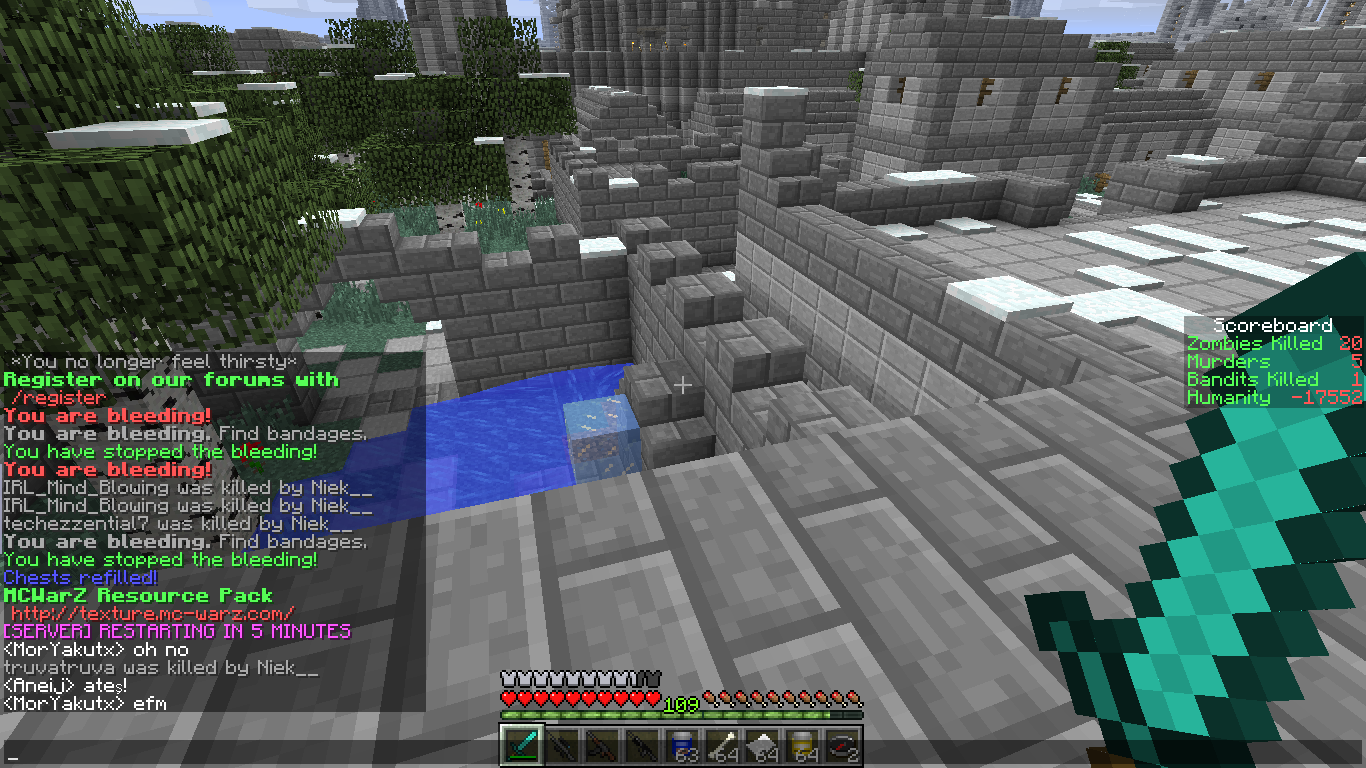Choose the blue can stack of 63
Image resolution: width=1366 pixels, height=768 pixels.
(682, 745)
